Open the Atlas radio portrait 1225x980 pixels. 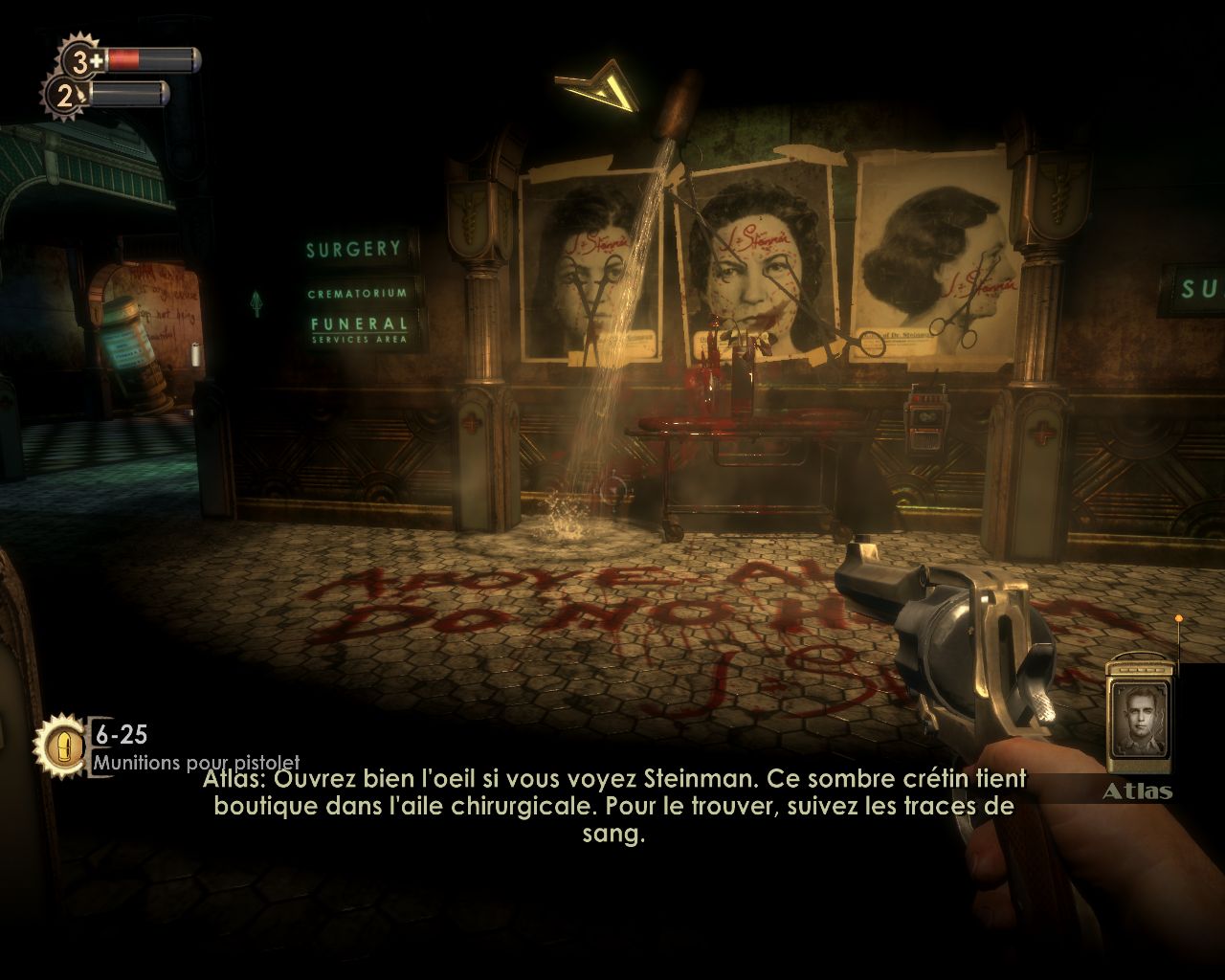(1140, 715)
